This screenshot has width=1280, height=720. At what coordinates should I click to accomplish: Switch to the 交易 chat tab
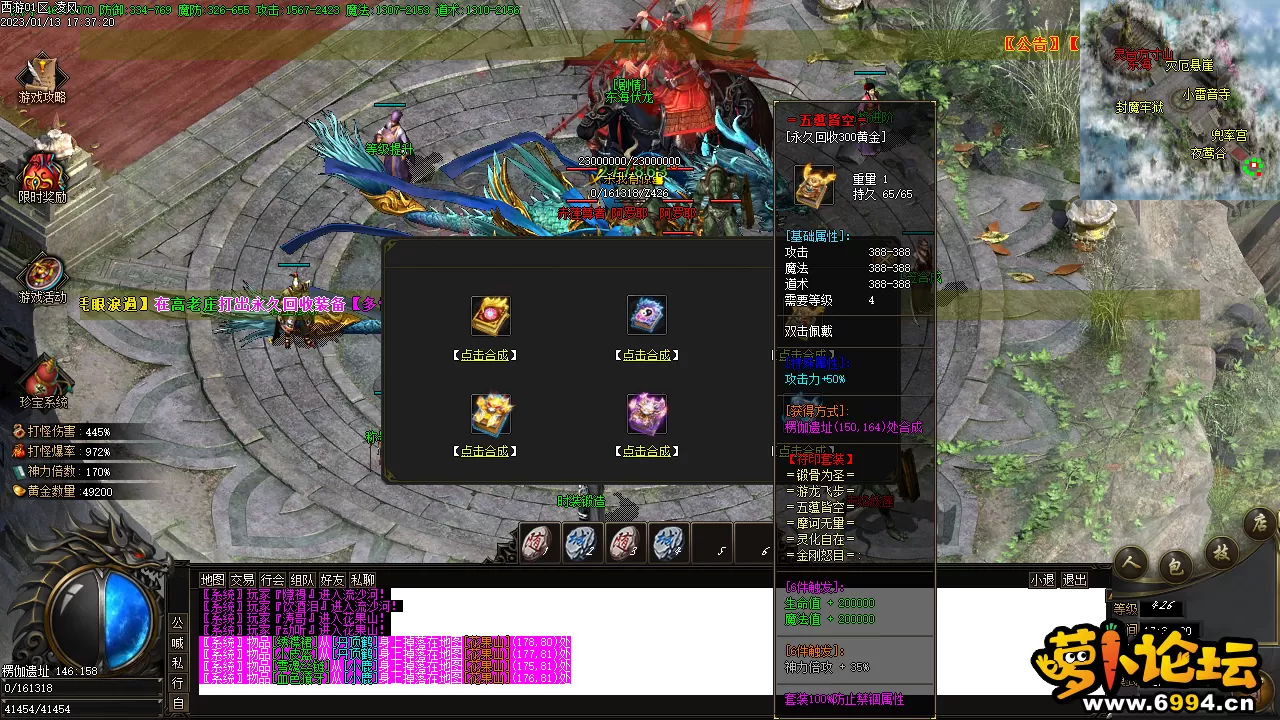pyautogui.click(x=242, y=580)
